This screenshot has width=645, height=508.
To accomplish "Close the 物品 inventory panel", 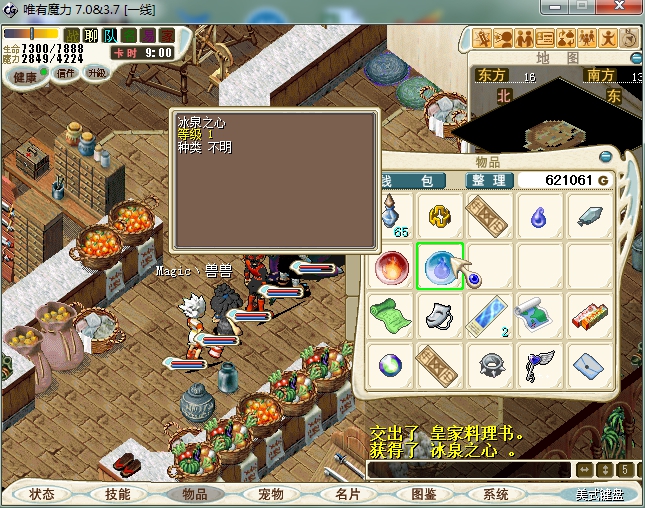I will click(x=605, y=157).
